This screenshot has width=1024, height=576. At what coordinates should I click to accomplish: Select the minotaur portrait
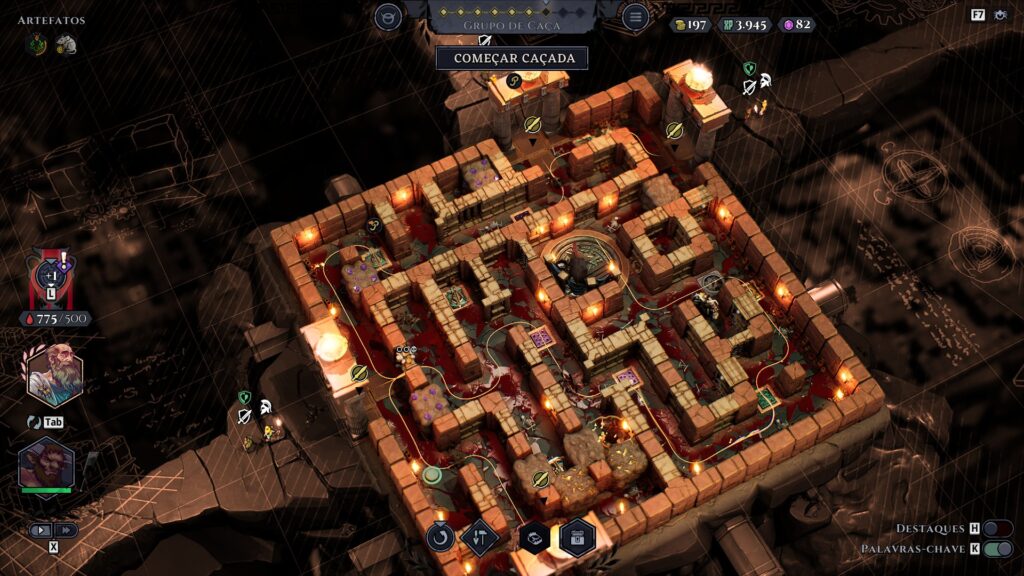(x=46, y=467)
